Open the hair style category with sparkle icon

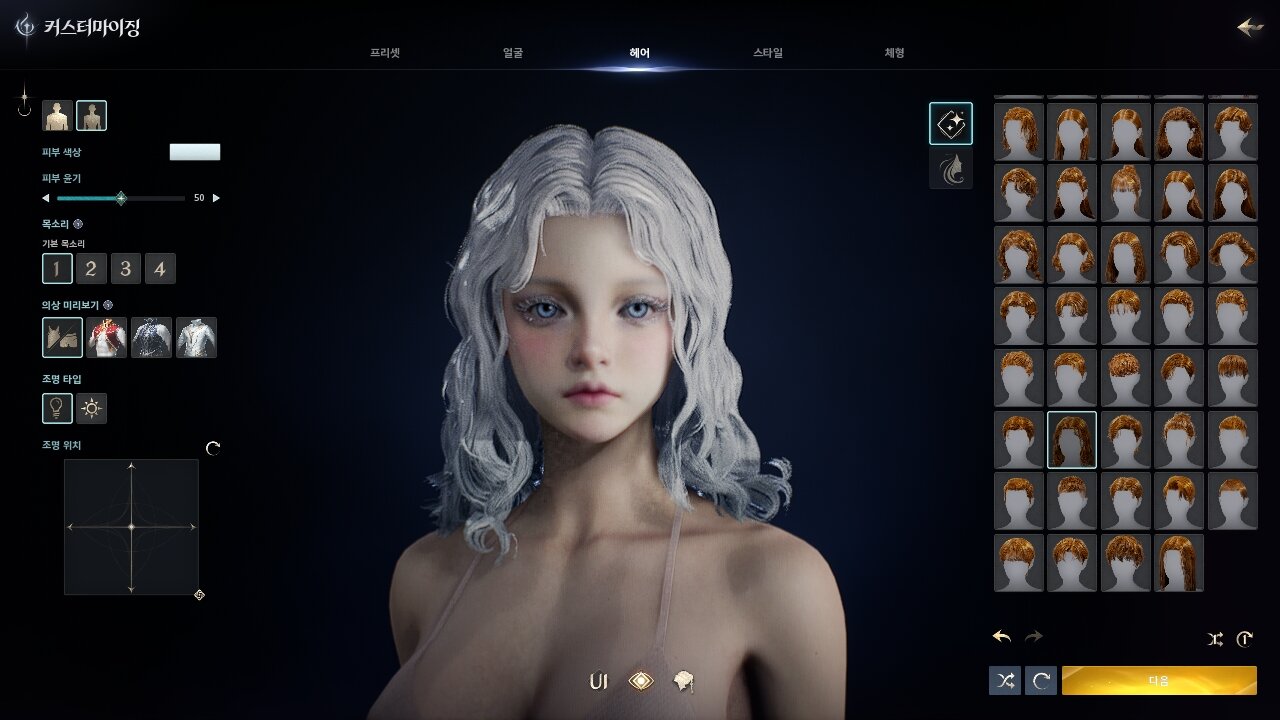pyautogui.click(x=950, y=124)
